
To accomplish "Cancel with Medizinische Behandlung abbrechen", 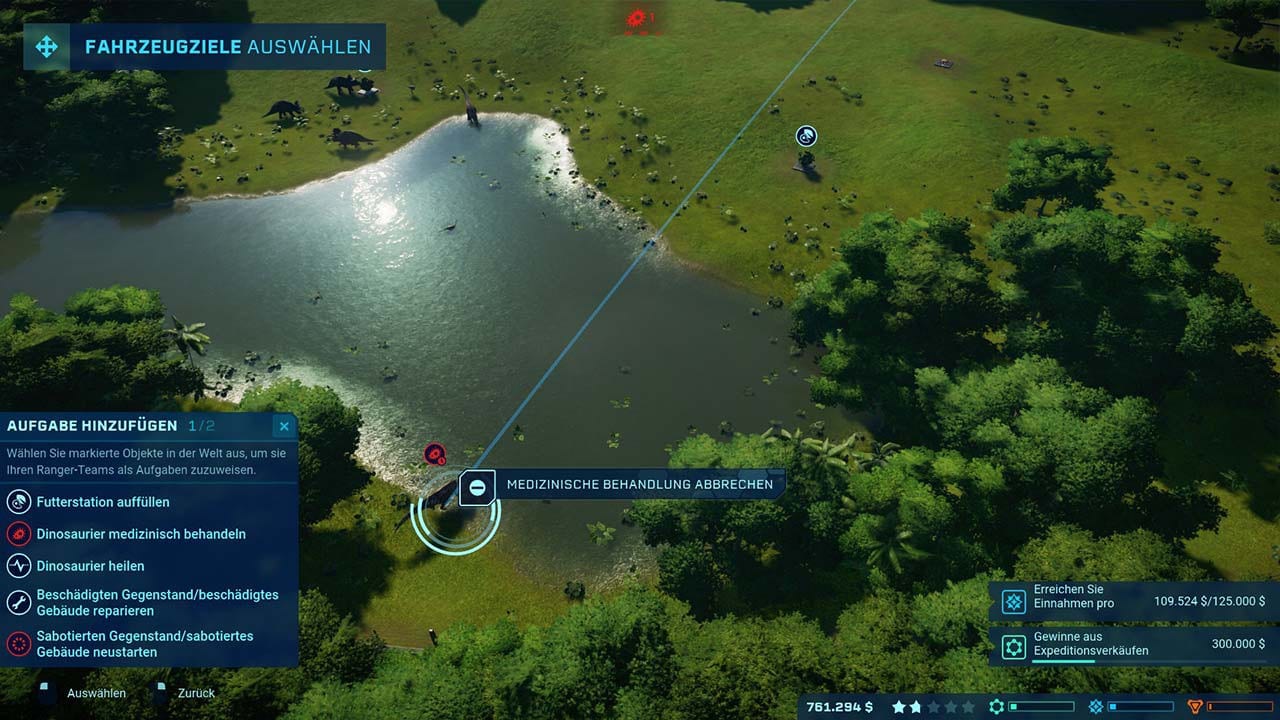I will click(x=622, y=485).
